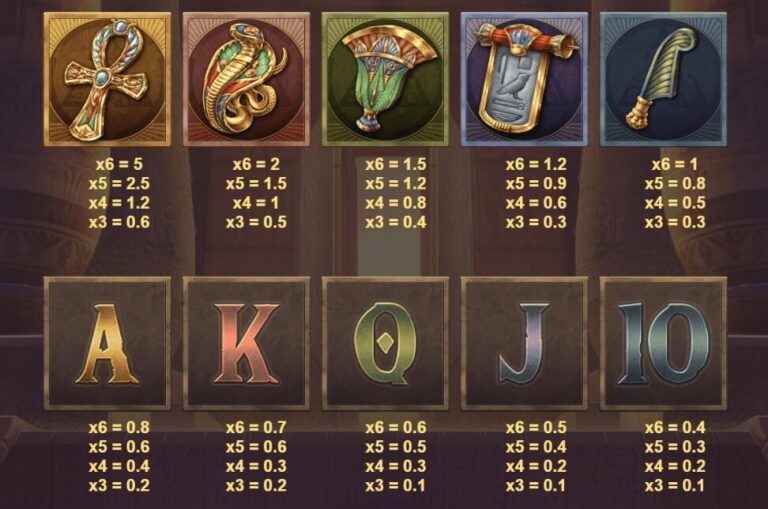Screen dimensions: 768x509
Task: Select the blue J card symbol
Action: pos(524,343)
